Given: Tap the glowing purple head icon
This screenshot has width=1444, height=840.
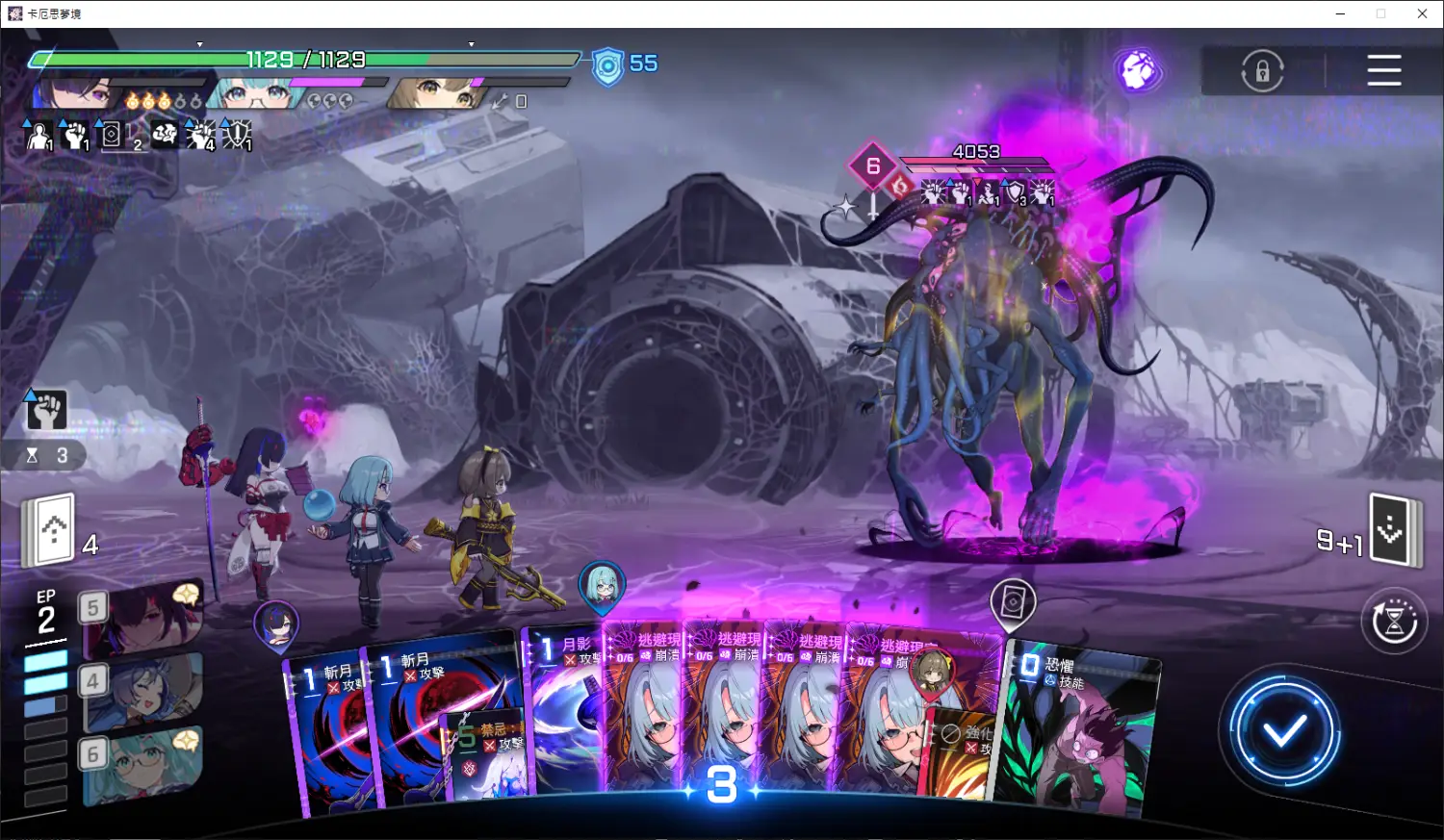Looking at the screenshot, I should pos(1138,70).
